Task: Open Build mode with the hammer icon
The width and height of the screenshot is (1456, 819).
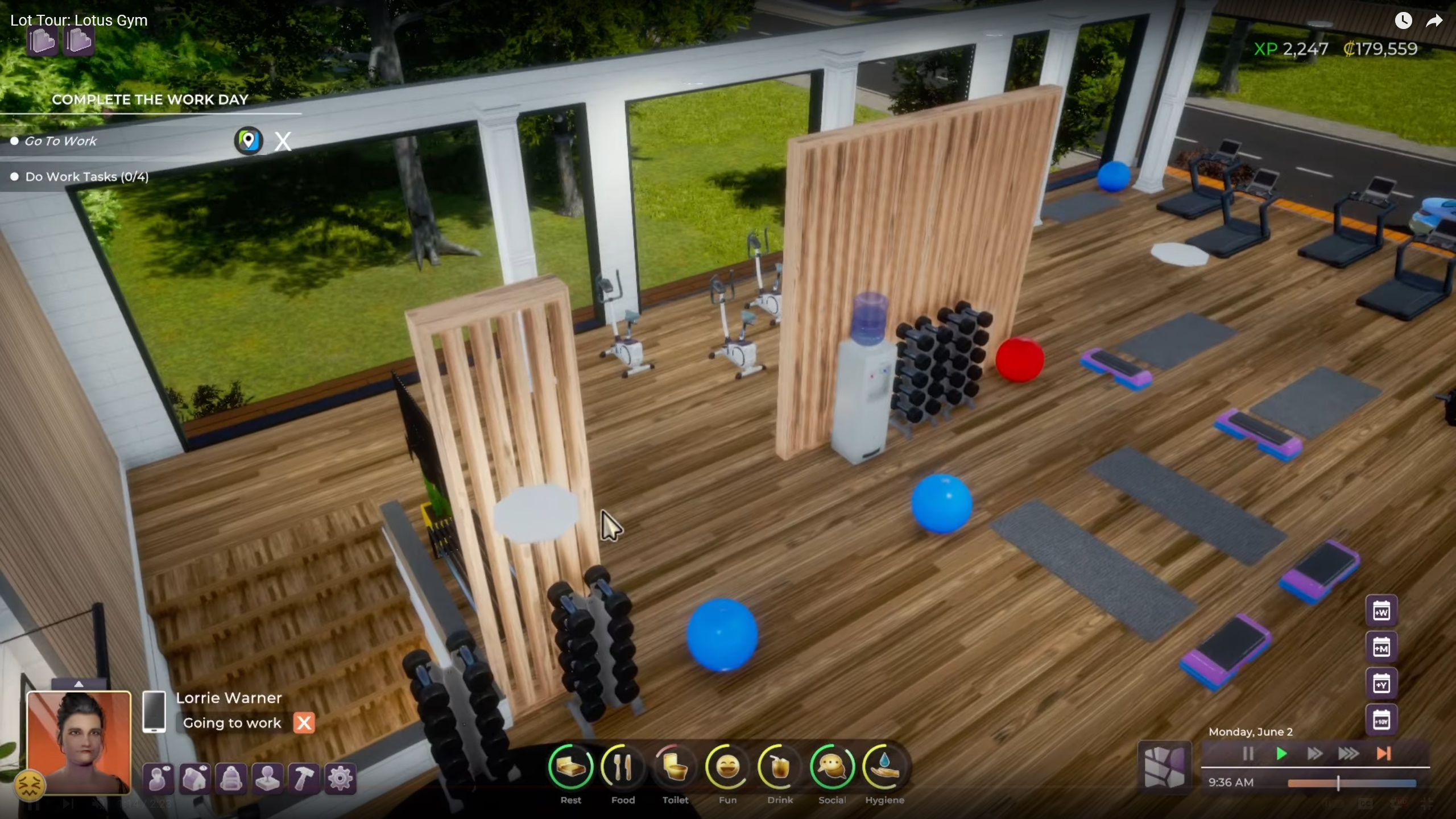Action: pyautogui.click(x=304, y=779)
